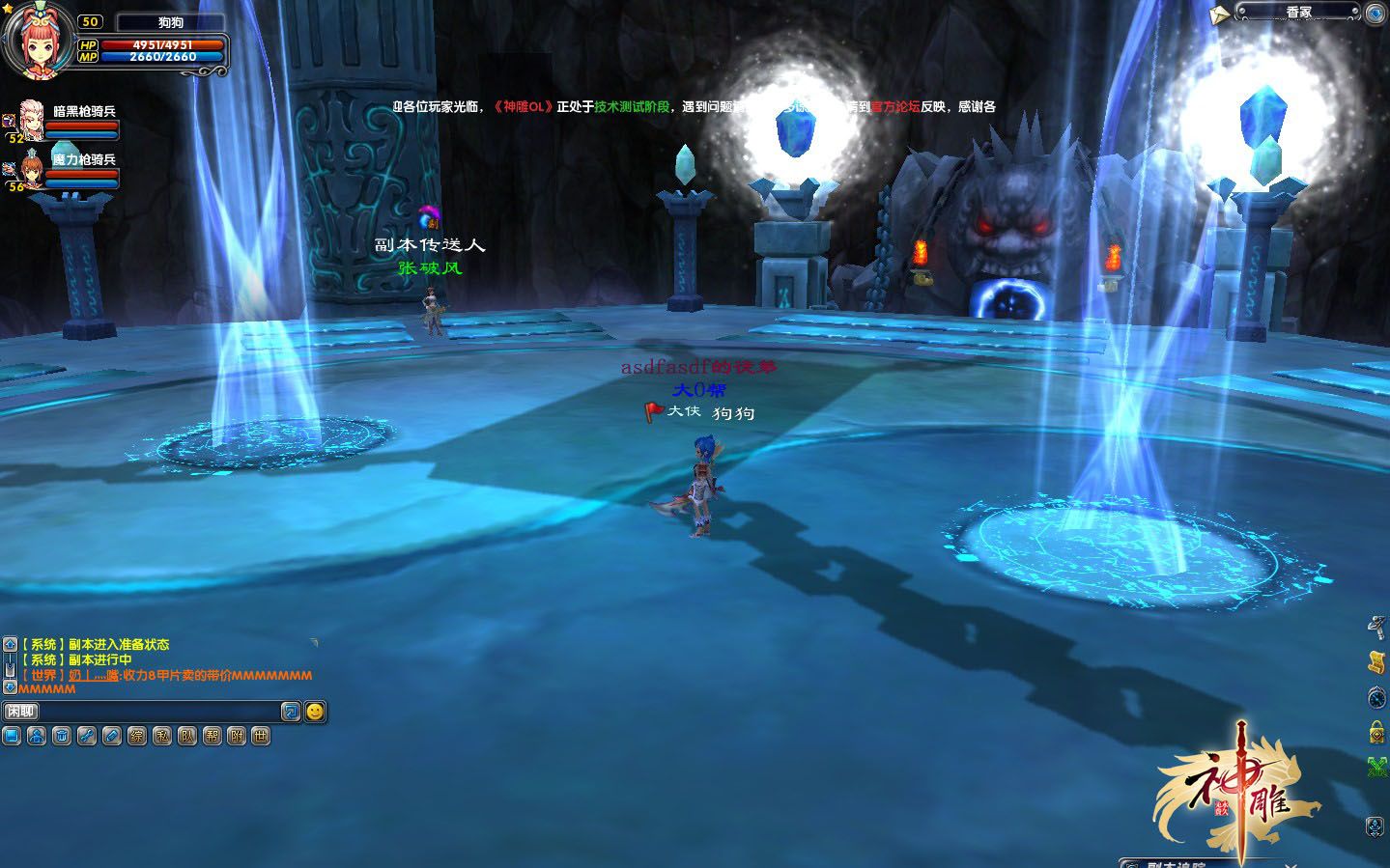This screenshot has height=868, width=1390.
Task: Switch to the 帮 guild chat tab
Action: pyautogui.click(x=213, y=737)
